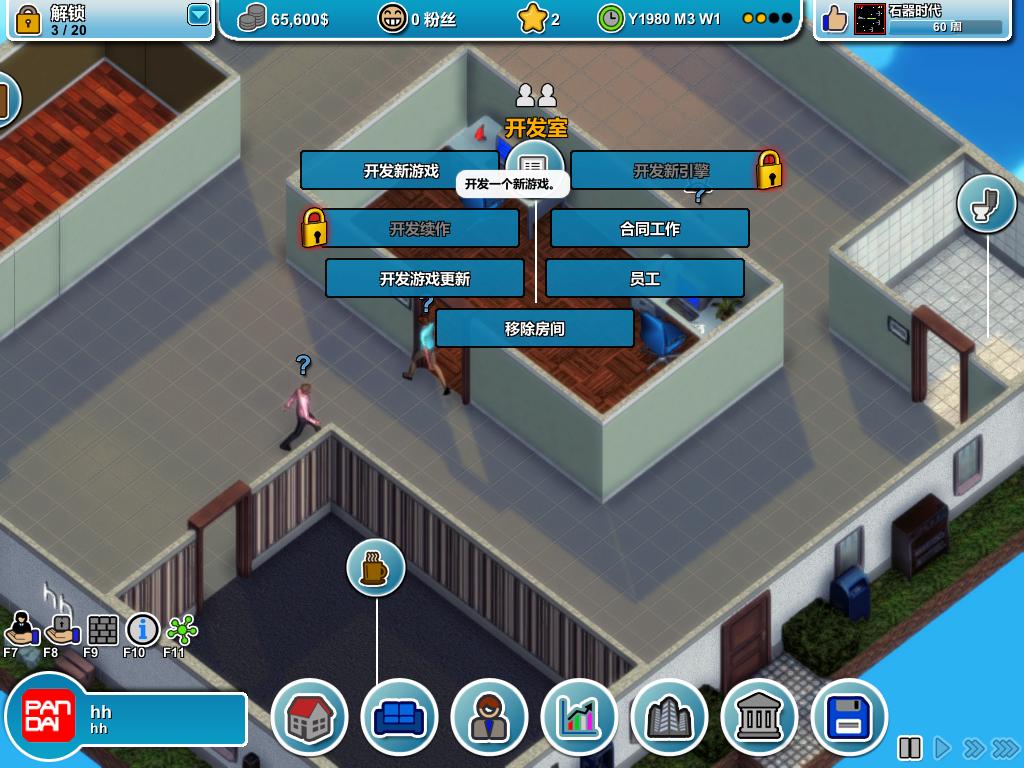Click the locked 开发续作 option
Screen dimensions: 1024x768
click(420, 229)
